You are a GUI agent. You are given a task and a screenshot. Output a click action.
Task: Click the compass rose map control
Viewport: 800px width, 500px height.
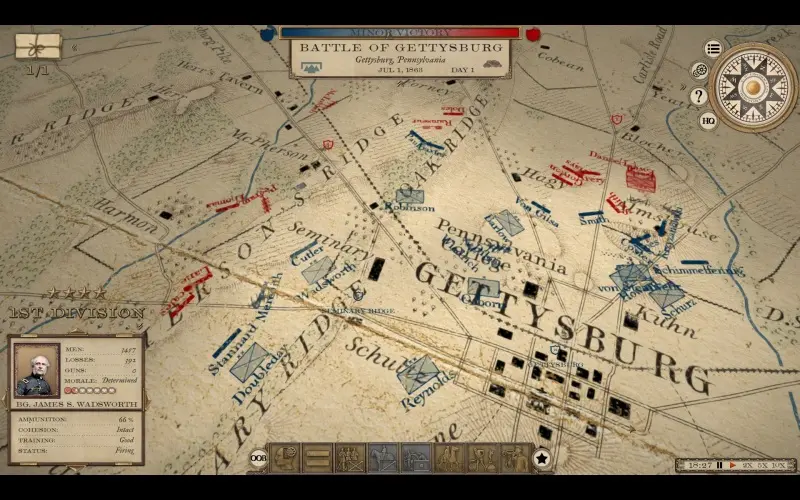(752, 87)
